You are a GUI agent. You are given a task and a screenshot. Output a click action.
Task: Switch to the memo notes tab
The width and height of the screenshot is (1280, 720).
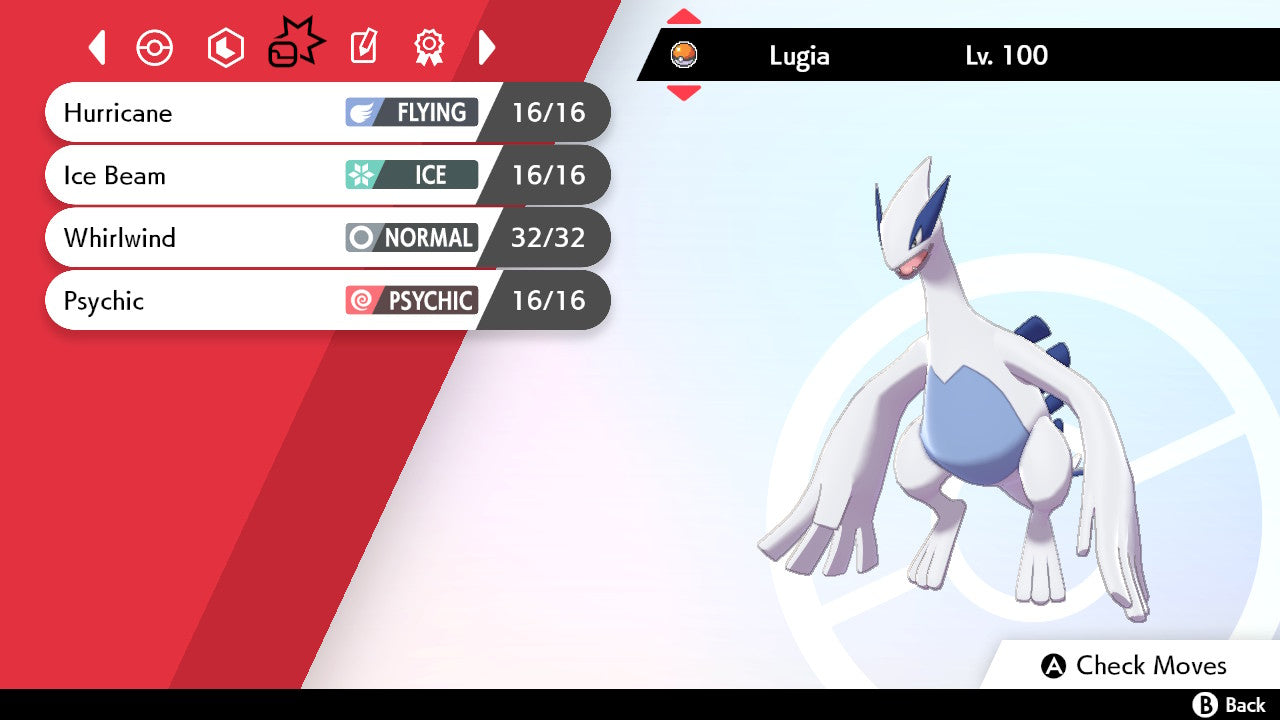[363, 47]
